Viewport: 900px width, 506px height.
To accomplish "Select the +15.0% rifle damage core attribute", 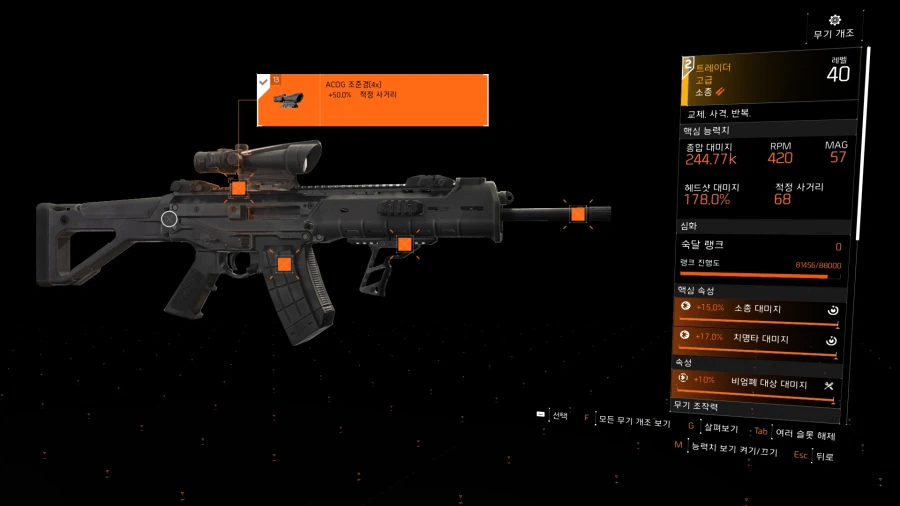I will click(x=757, y=309).
